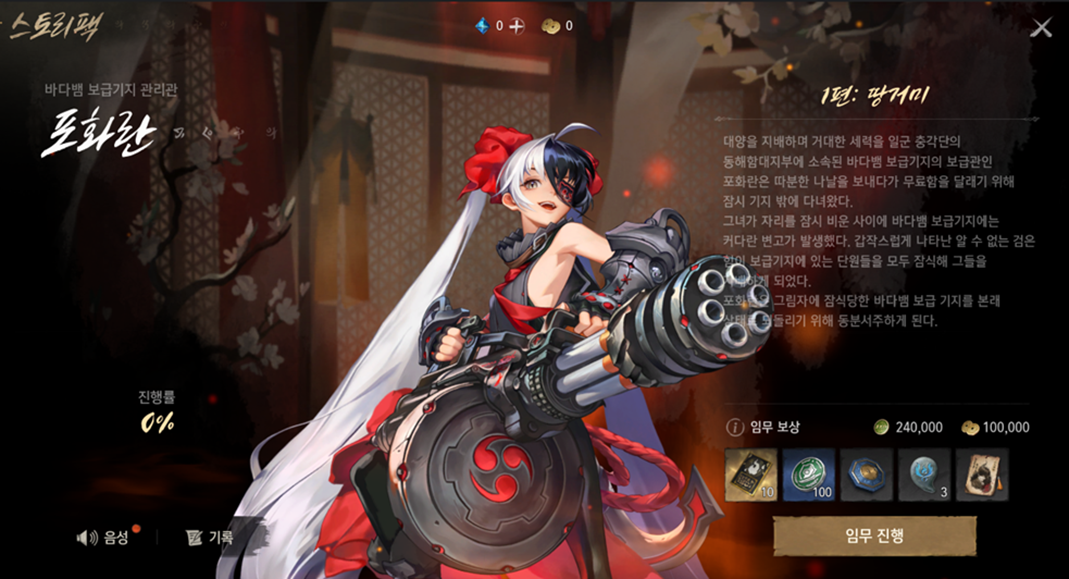
Task: Start the mission with 임무 진행 button
Action: tap(874, 535)
